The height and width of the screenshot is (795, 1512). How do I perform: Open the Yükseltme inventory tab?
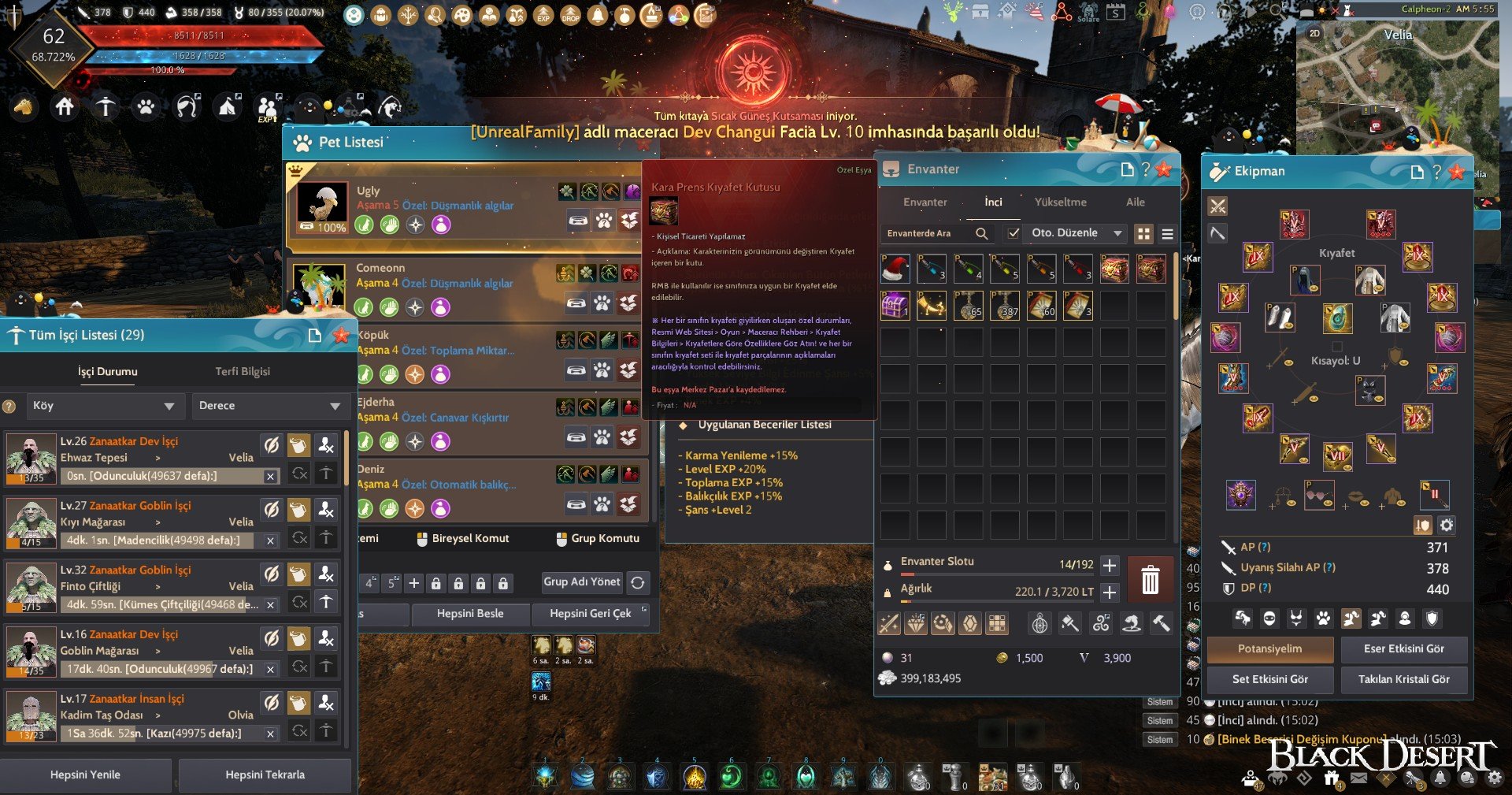[x=1060, y=202]
